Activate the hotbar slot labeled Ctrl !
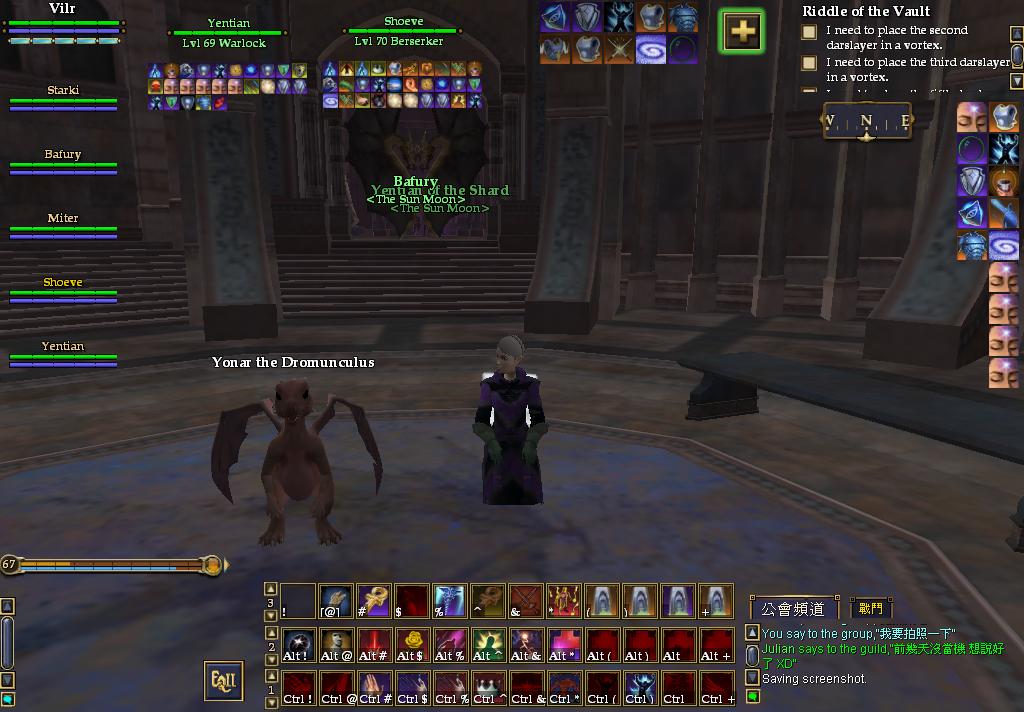1024x712 pixels. tap(298, 687)
